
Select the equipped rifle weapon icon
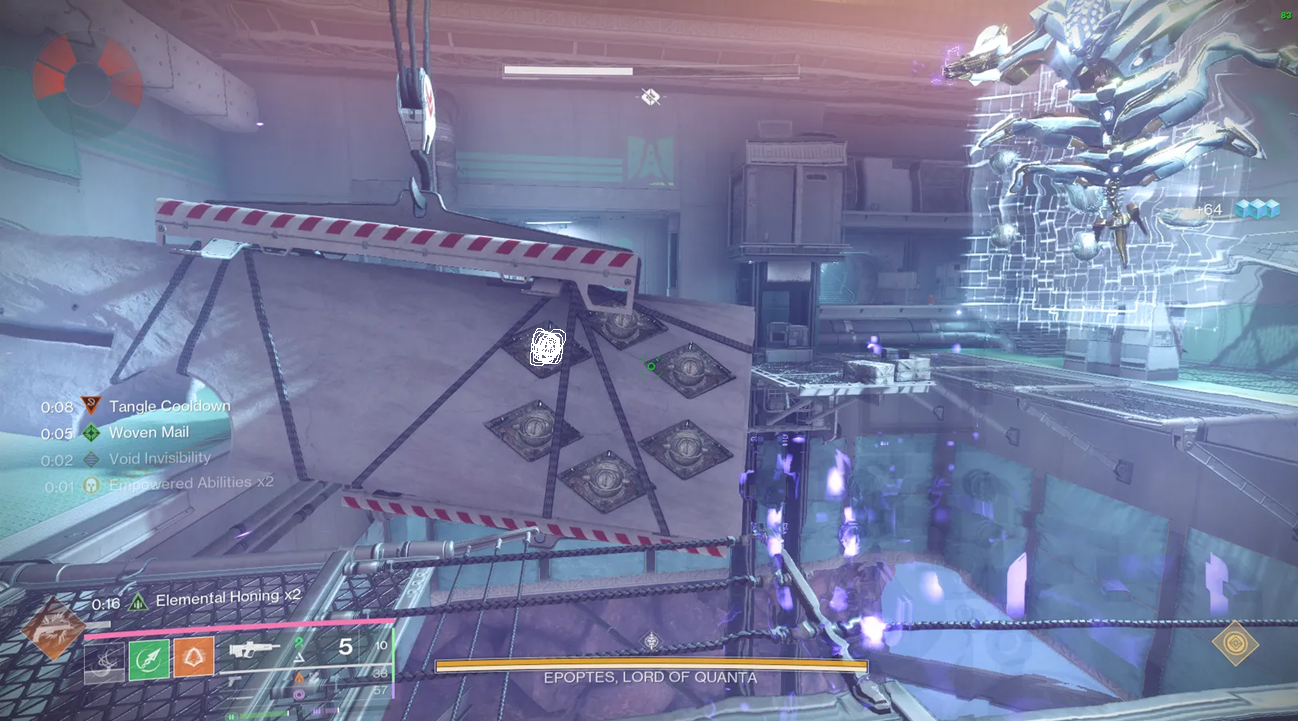click(254, 649)
